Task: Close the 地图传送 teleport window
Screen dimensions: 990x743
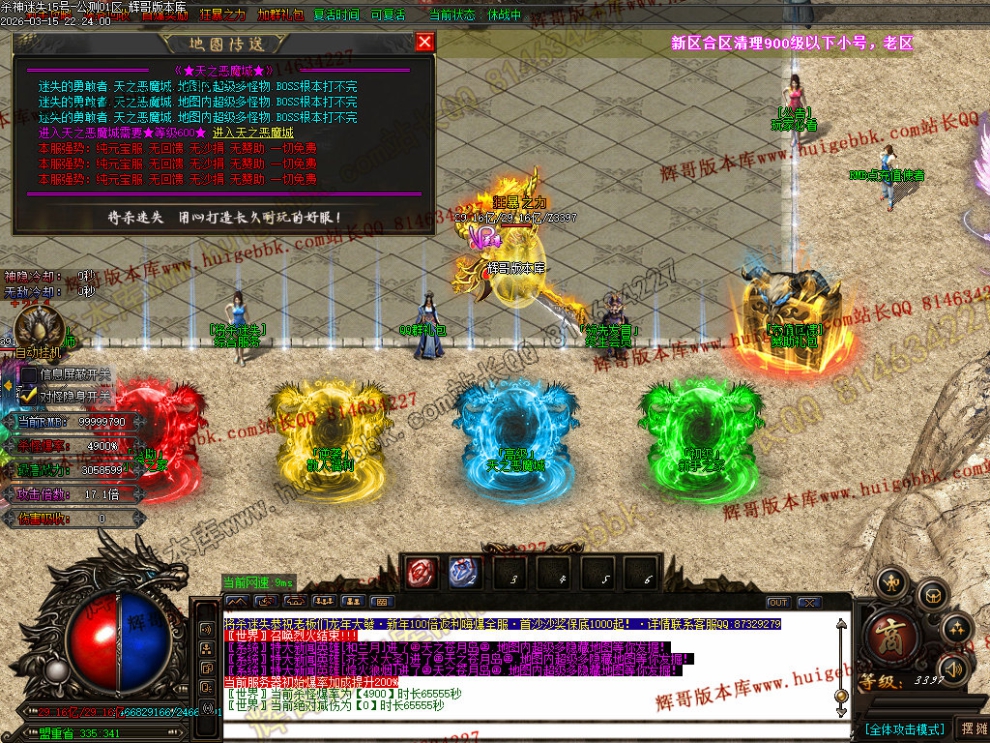Action: tap(425, 41)
